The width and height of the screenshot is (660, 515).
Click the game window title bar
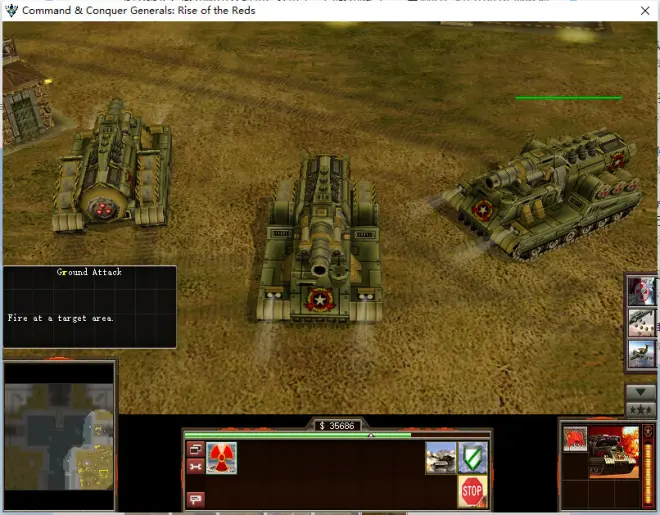point(330,10)
